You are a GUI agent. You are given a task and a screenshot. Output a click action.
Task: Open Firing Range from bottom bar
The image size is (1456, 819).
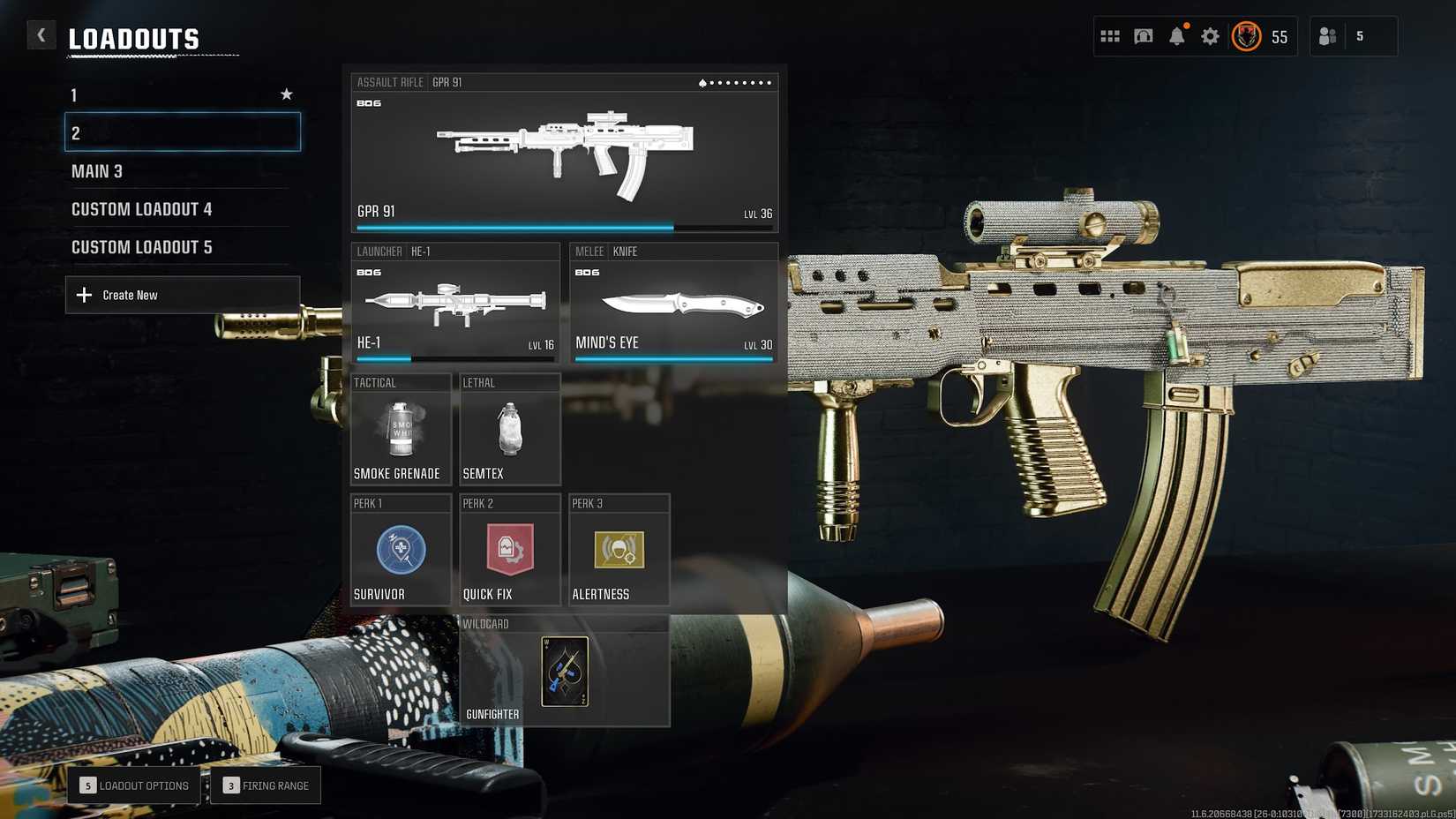click(266, 785)
